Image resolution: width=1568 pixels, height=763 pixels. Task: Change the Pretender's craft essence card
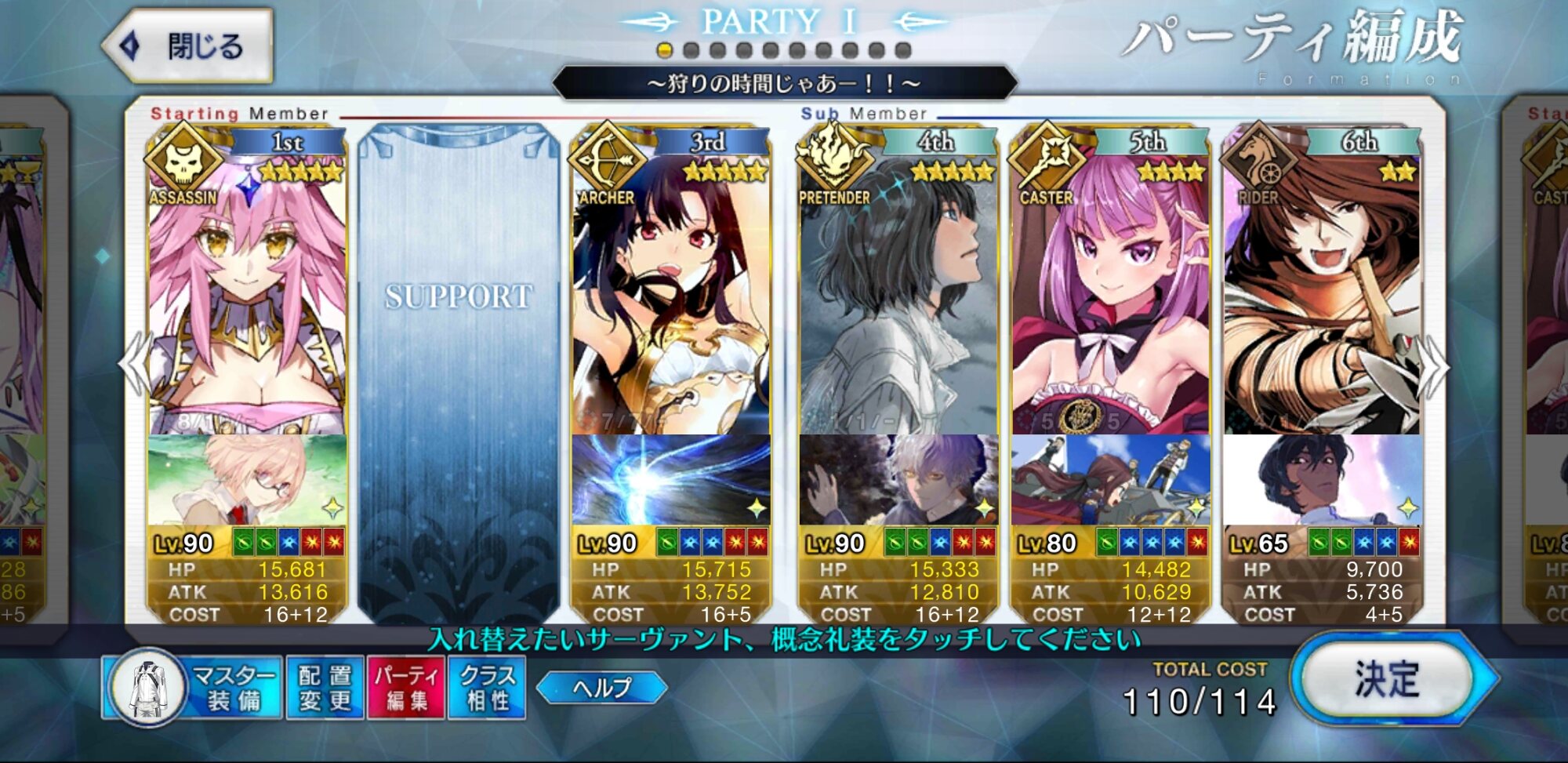[898, 480]
